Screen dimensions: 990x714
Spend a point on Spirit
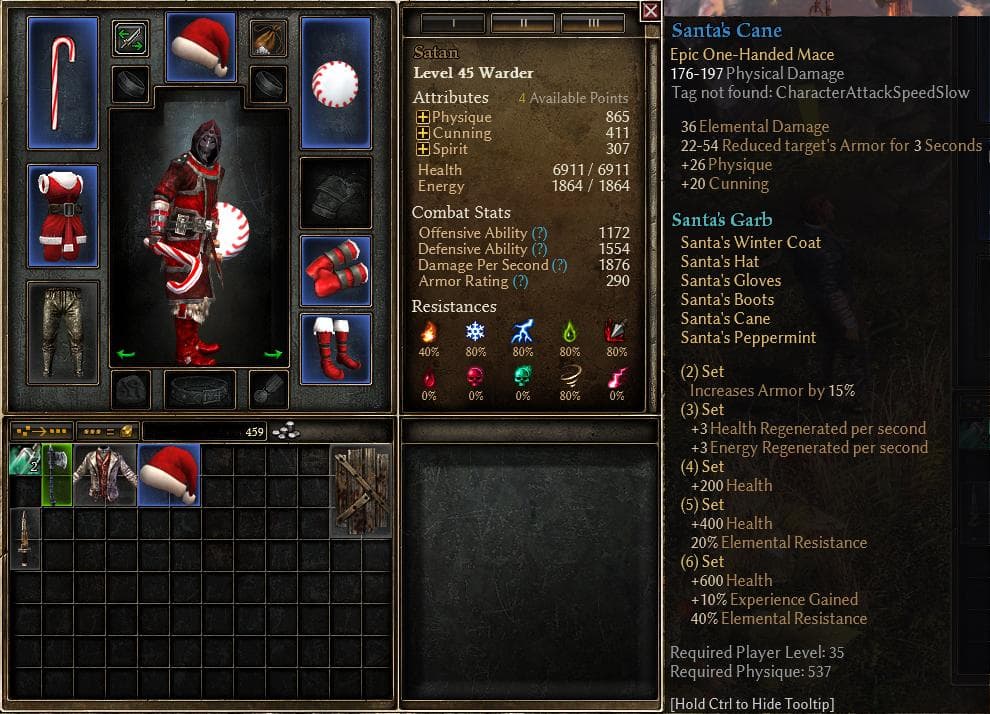click(x=422, y=149)
